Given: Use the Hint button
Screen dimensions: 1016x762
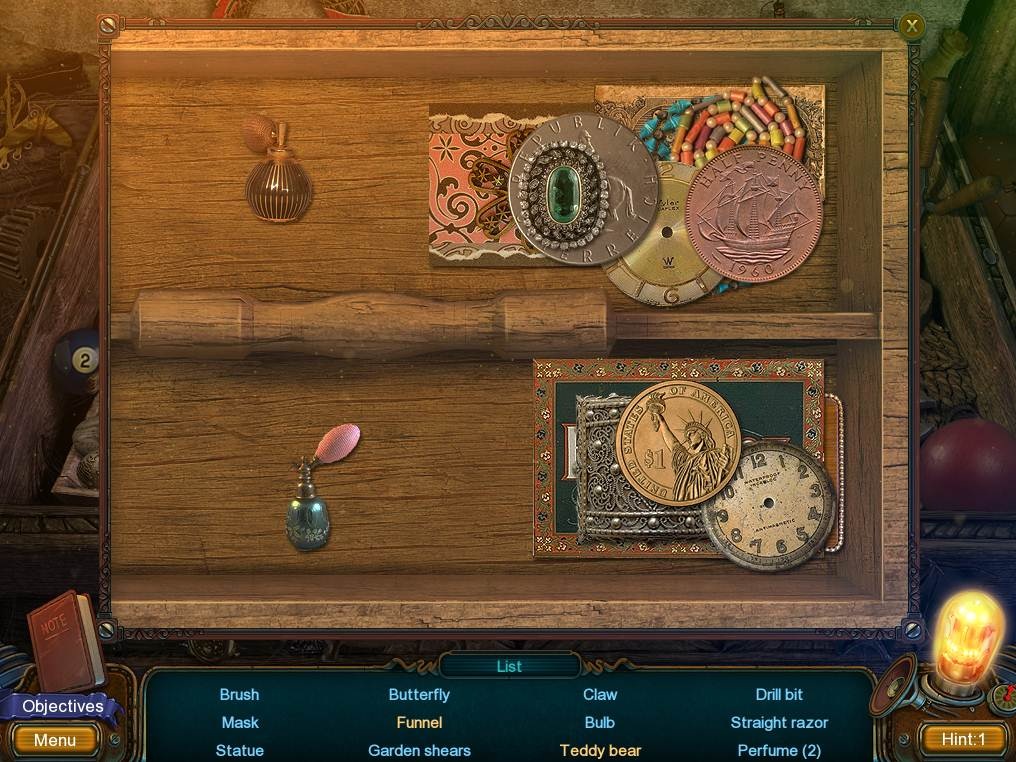Looking at the screenshot, I should click(963, 740).
